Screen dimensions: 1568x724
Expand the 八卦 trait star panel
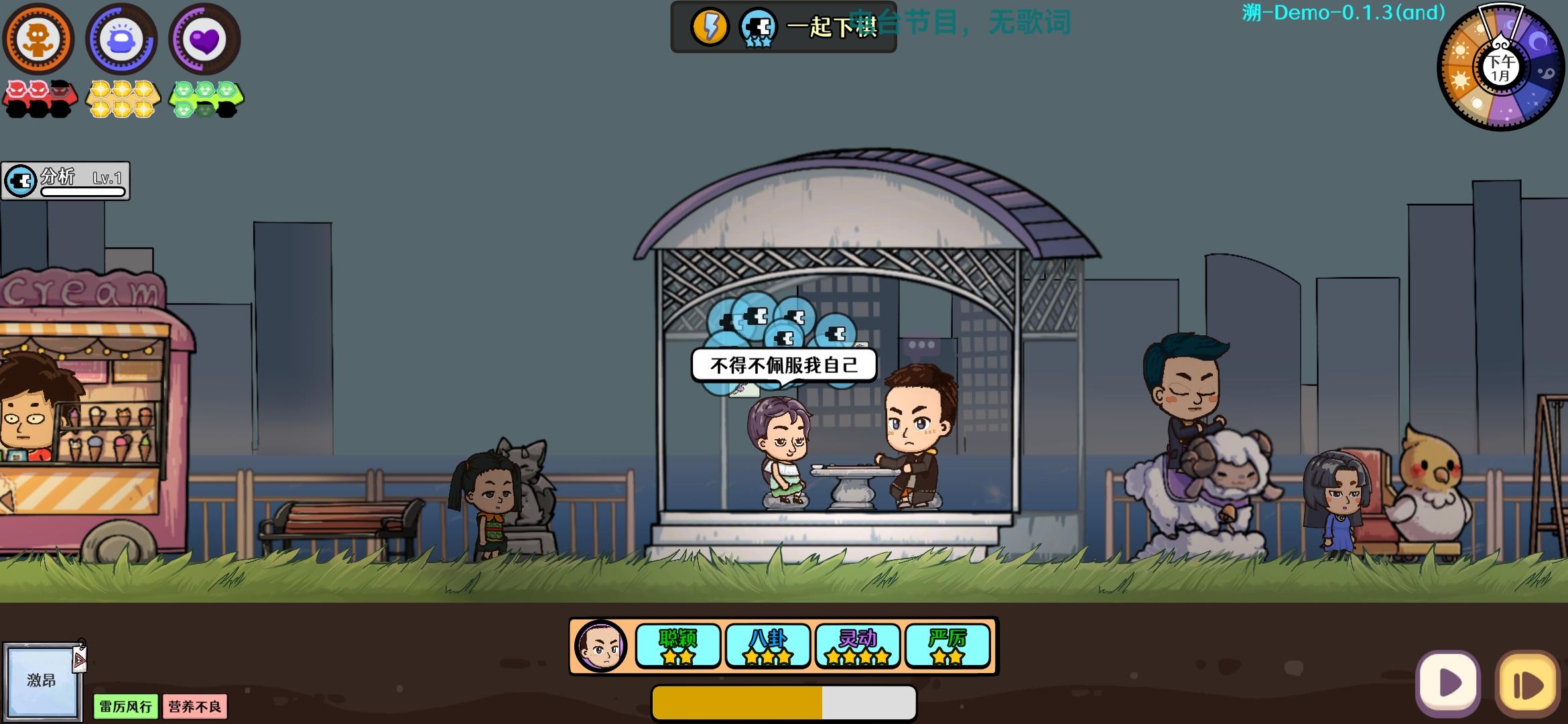click(x=768, y=645)
